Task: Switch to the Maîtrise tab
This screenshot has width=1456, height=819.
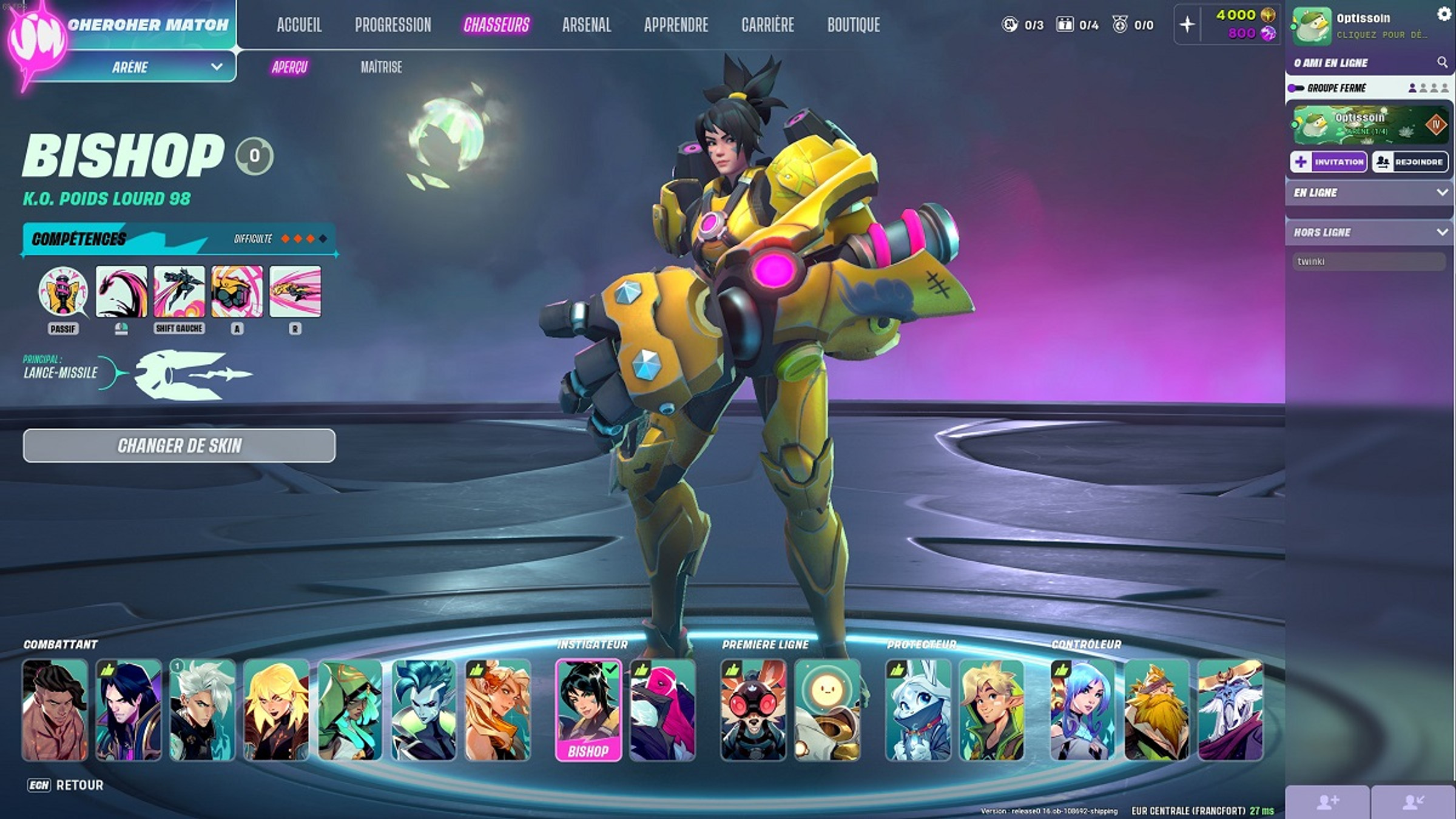Action: click(381, 67)
